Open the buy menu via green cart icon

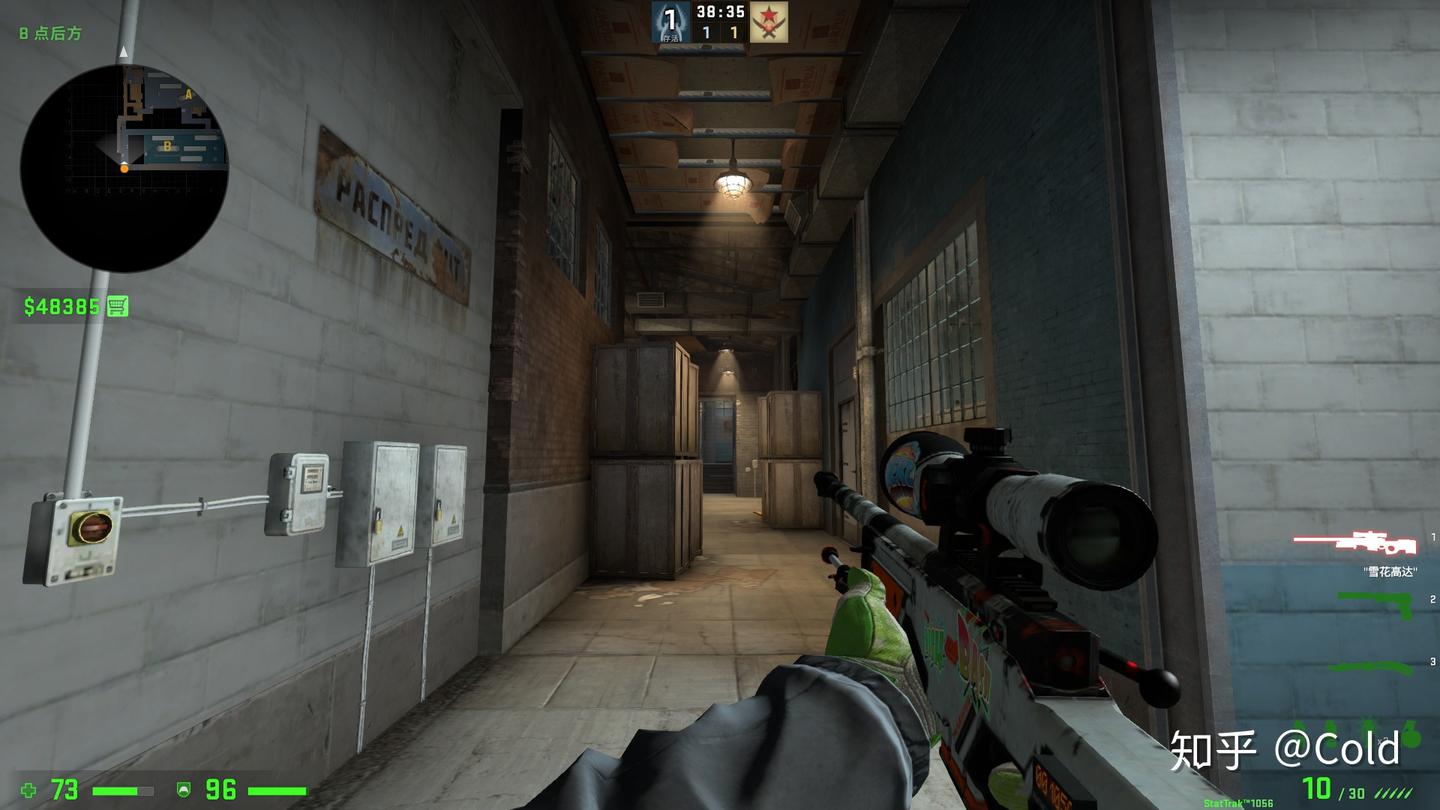(119, 307)
